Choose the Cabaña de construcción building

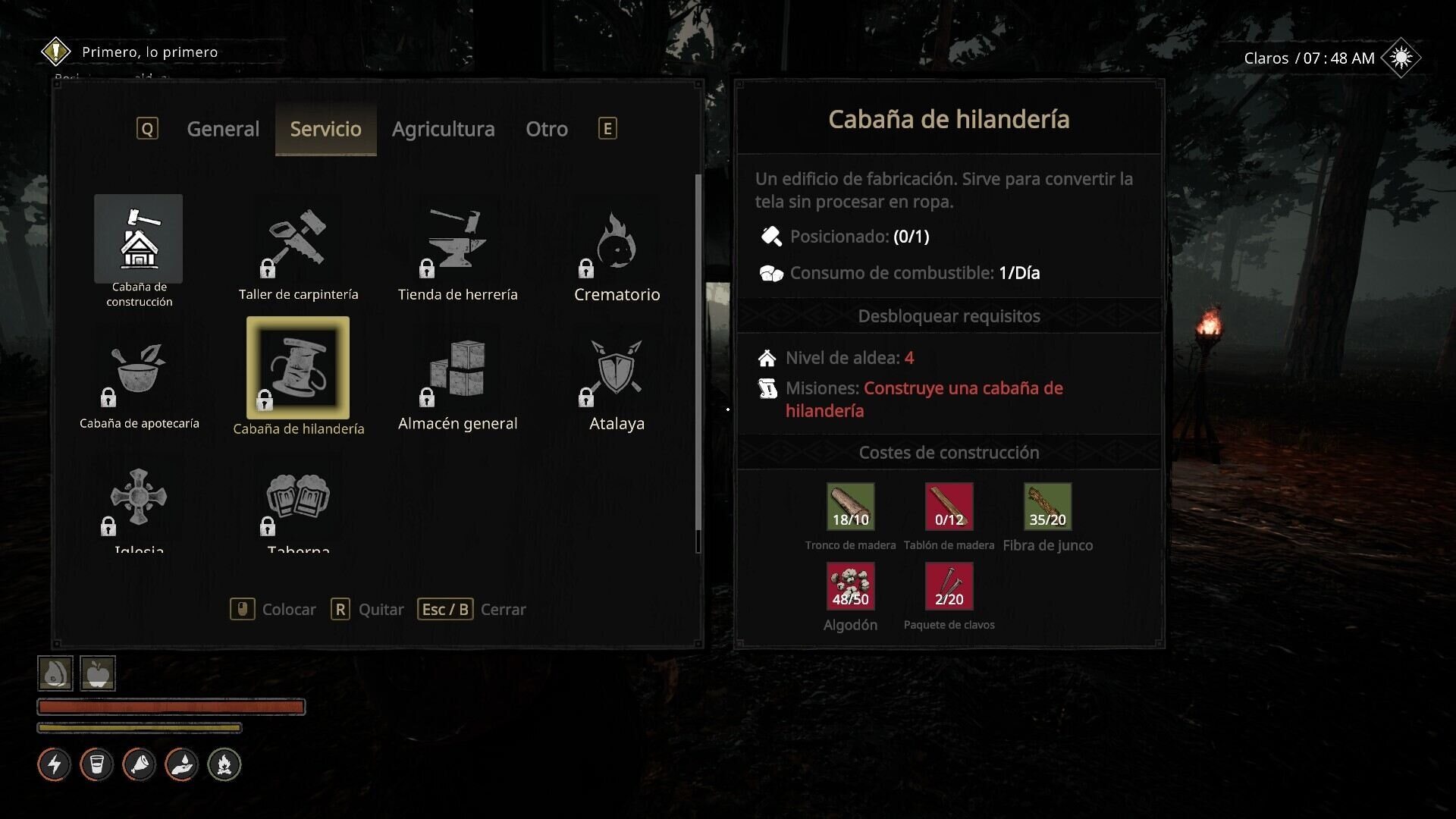pos(138,239)
